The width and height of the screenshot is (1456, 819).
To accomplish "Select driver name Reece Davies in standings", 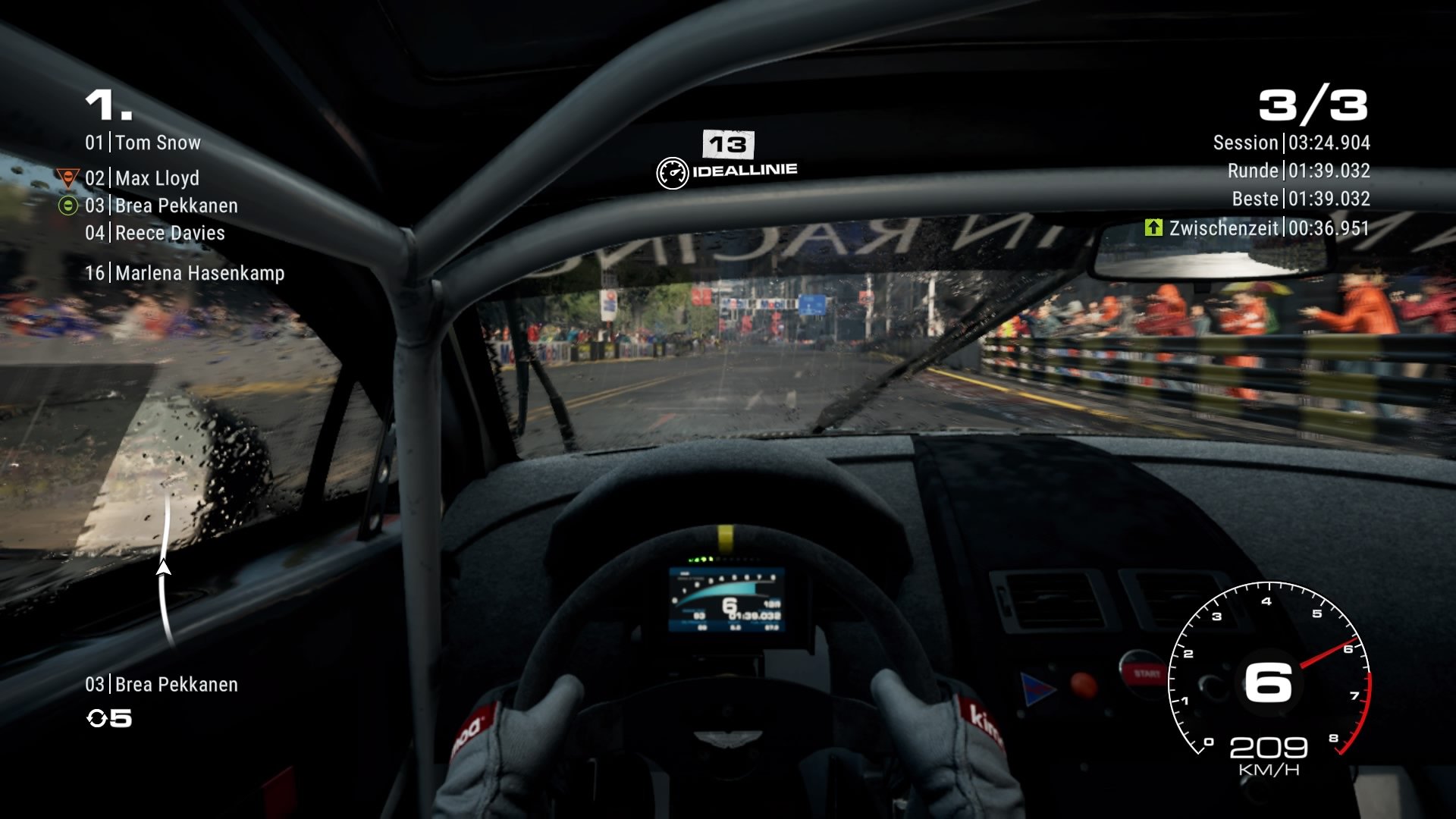I will 168,234.
